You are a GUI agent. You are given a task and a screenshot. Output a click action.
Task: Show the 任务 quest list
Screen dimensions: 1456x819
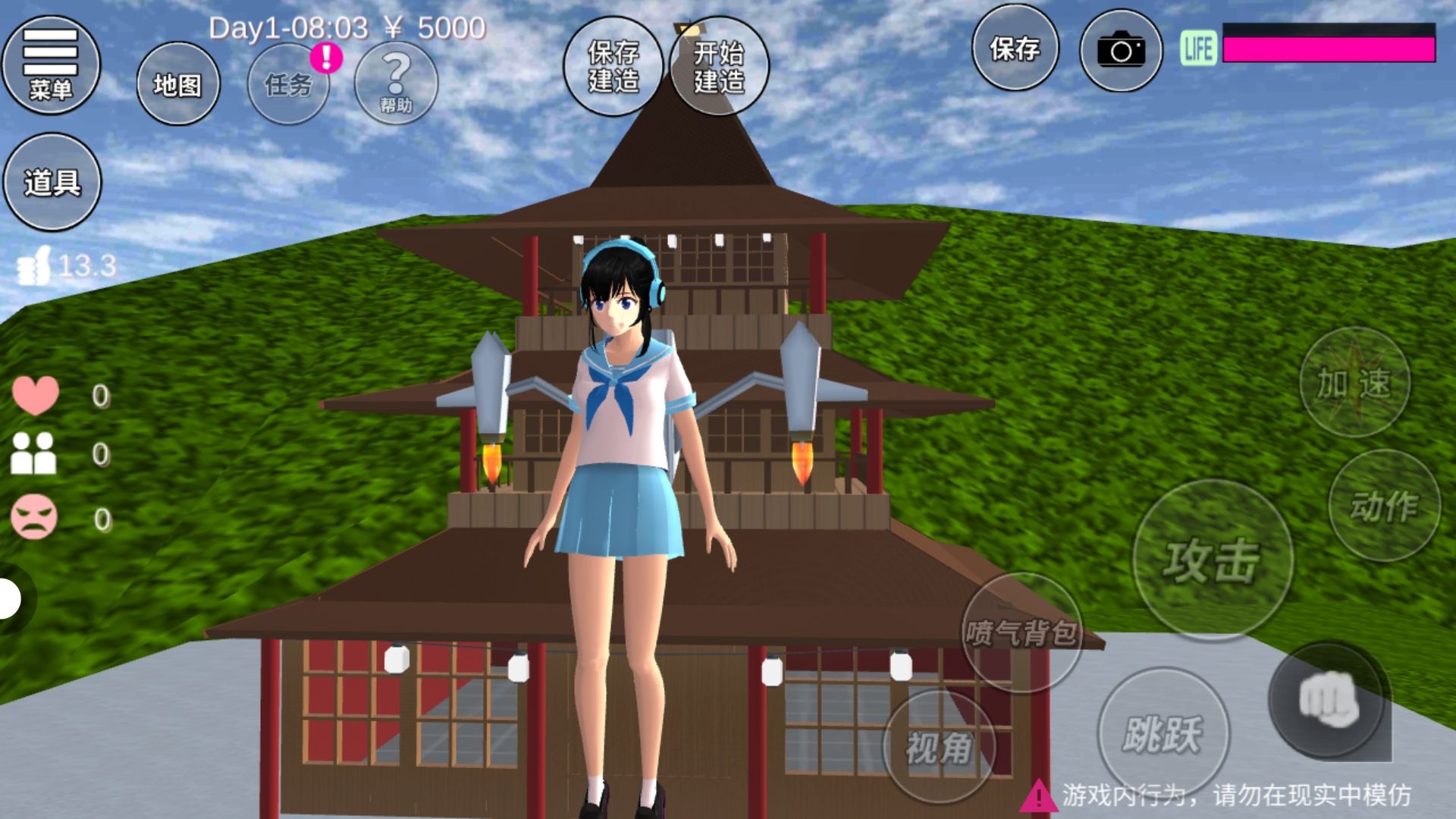288,84
